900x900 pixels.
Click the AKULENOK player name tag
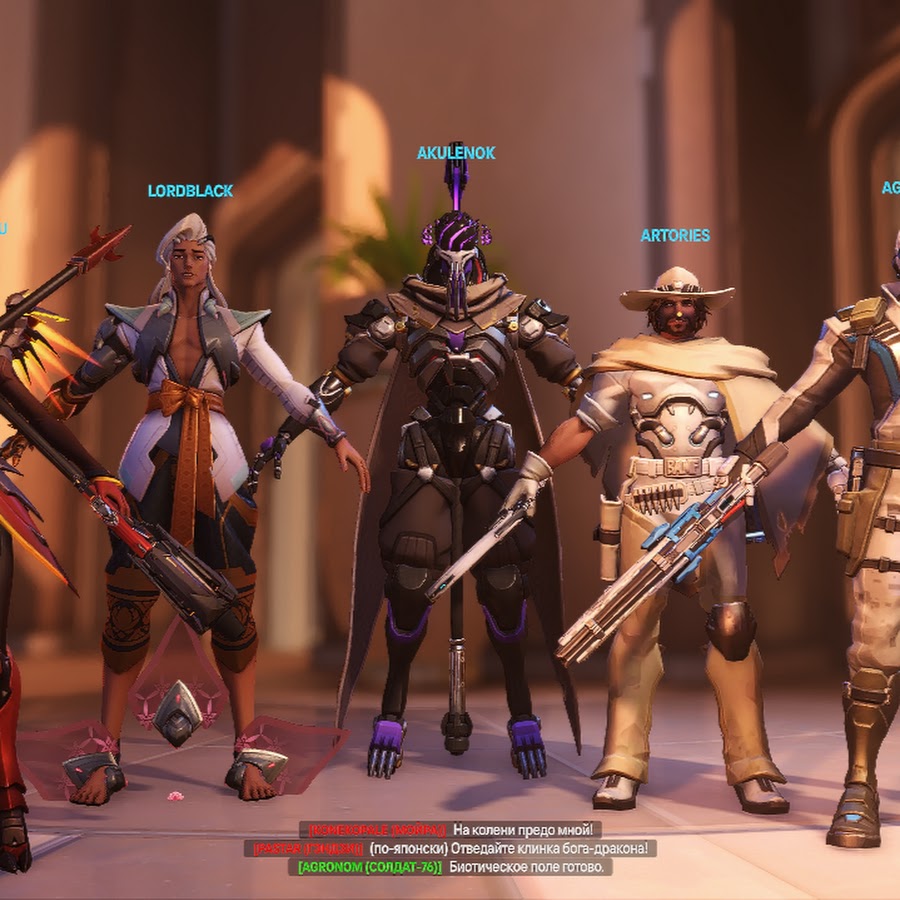pos(456,153)
